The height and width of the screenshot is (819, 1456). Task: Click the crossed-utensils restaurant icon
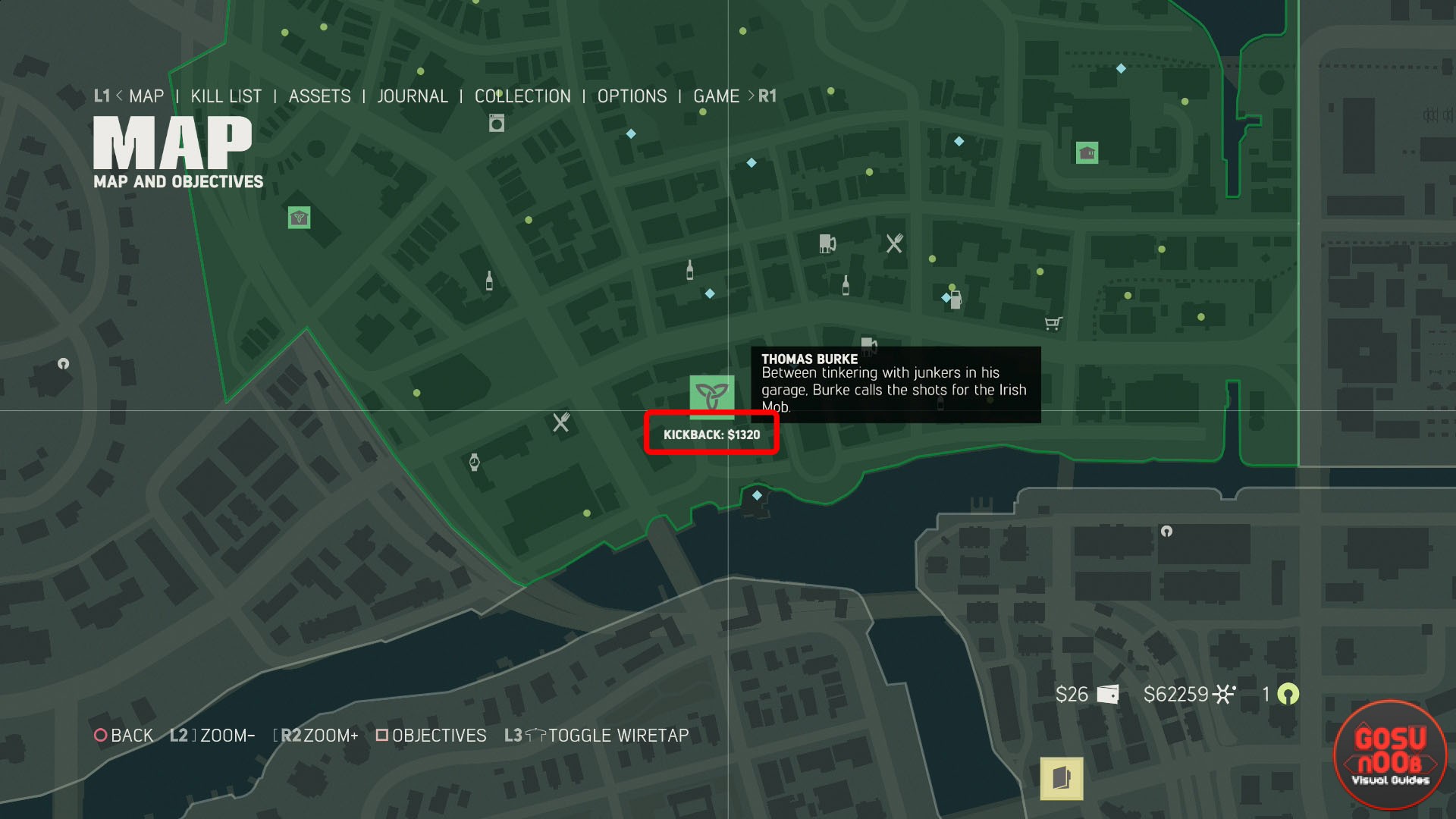point(893,243)
